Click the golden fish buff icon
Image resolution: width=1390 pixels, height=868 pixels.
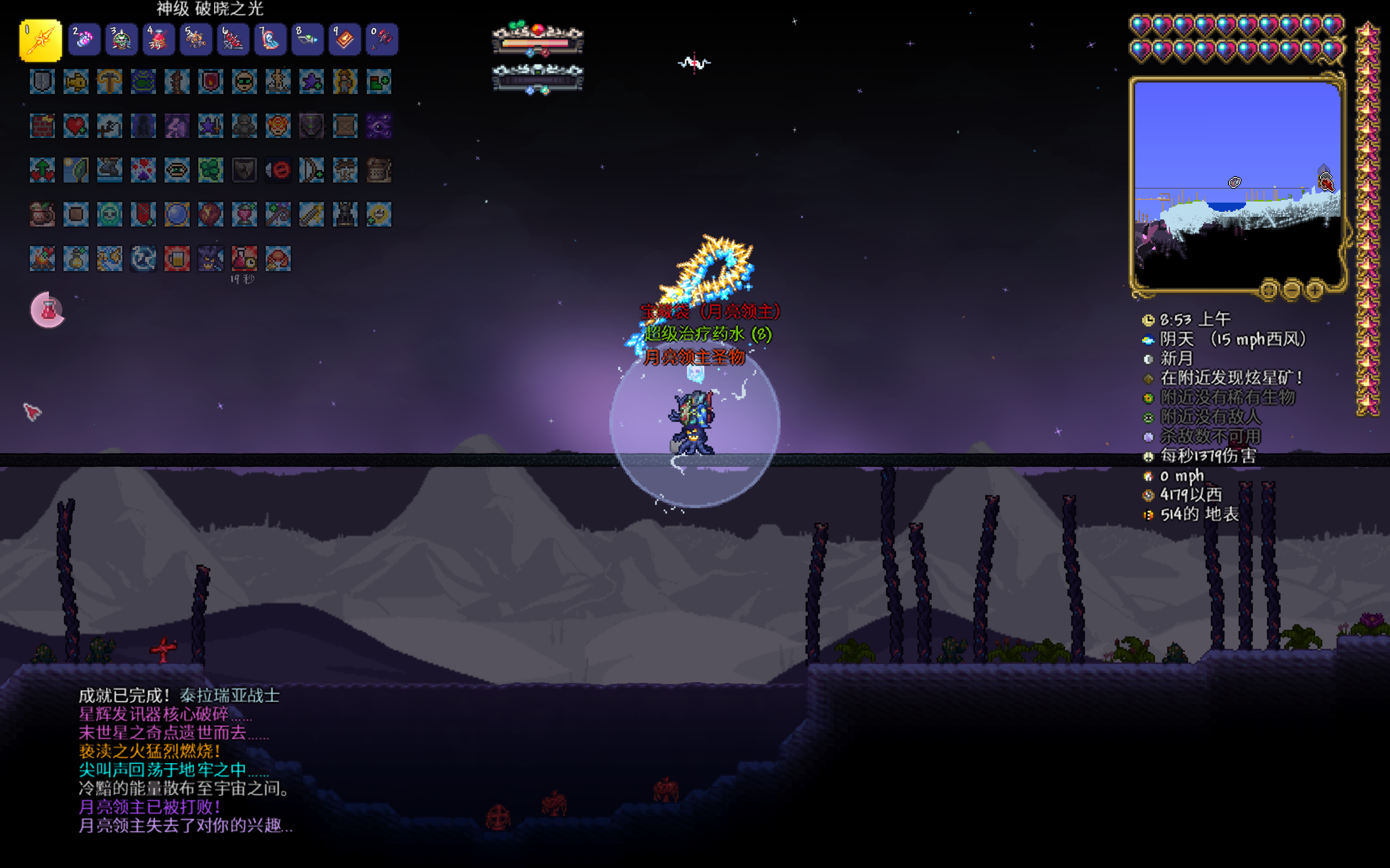point(76,81)
